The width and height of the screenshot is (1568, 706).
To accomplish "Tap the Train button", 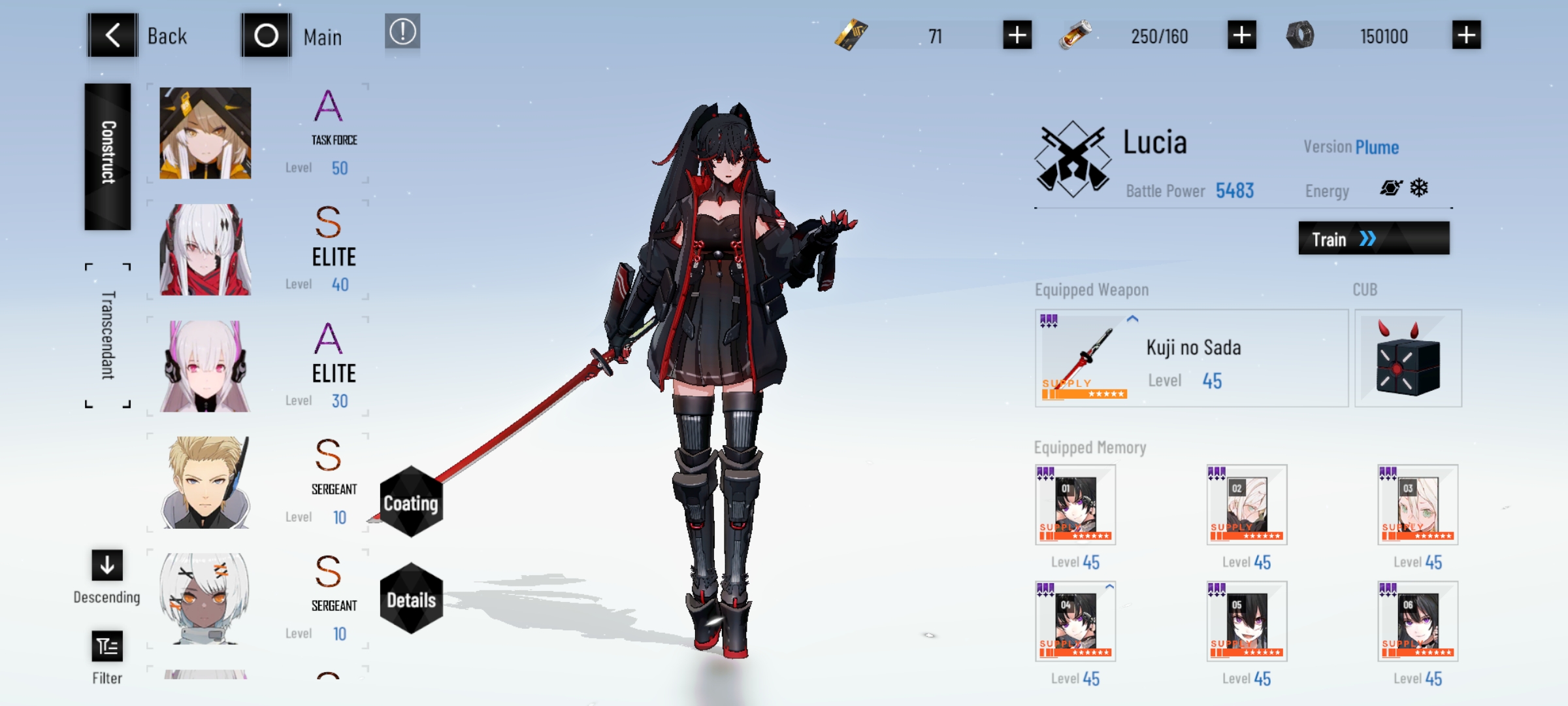I will click(x=1373, y=239).
